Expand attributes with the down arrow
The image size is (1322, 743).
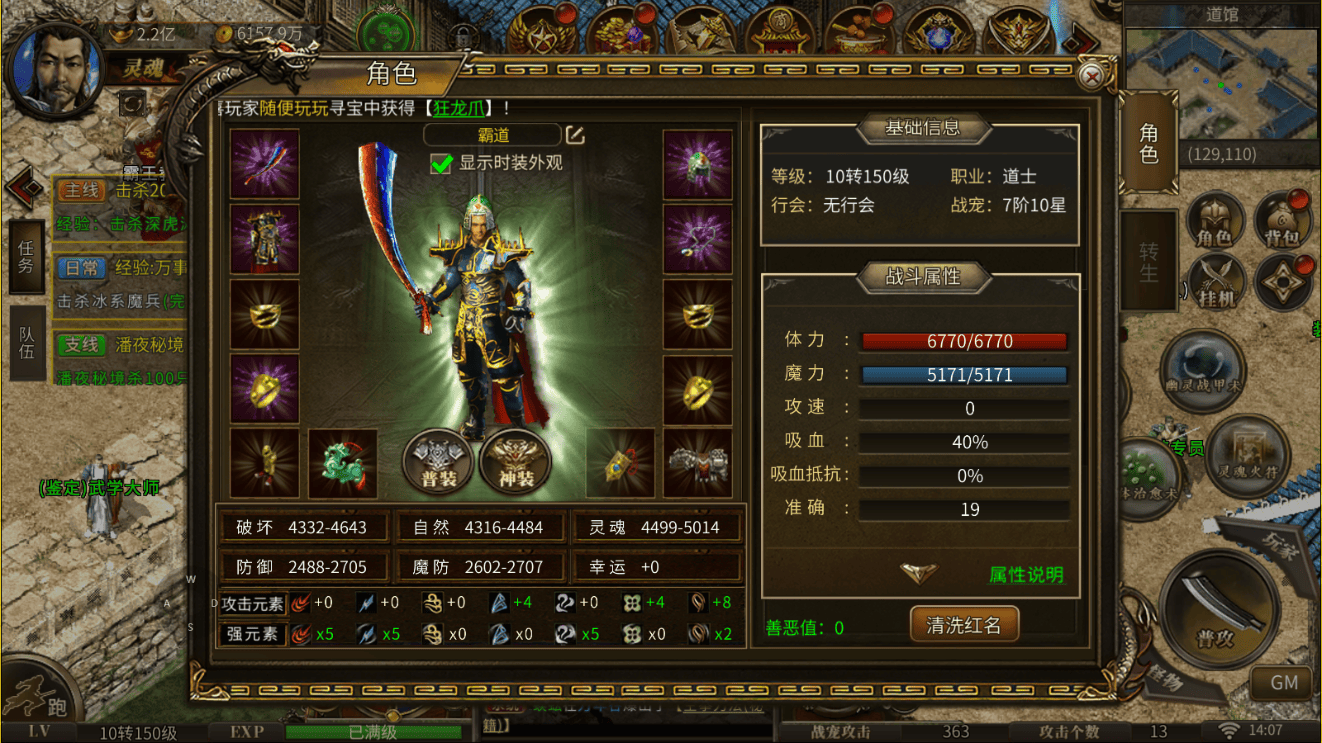(x=917, y=573)
